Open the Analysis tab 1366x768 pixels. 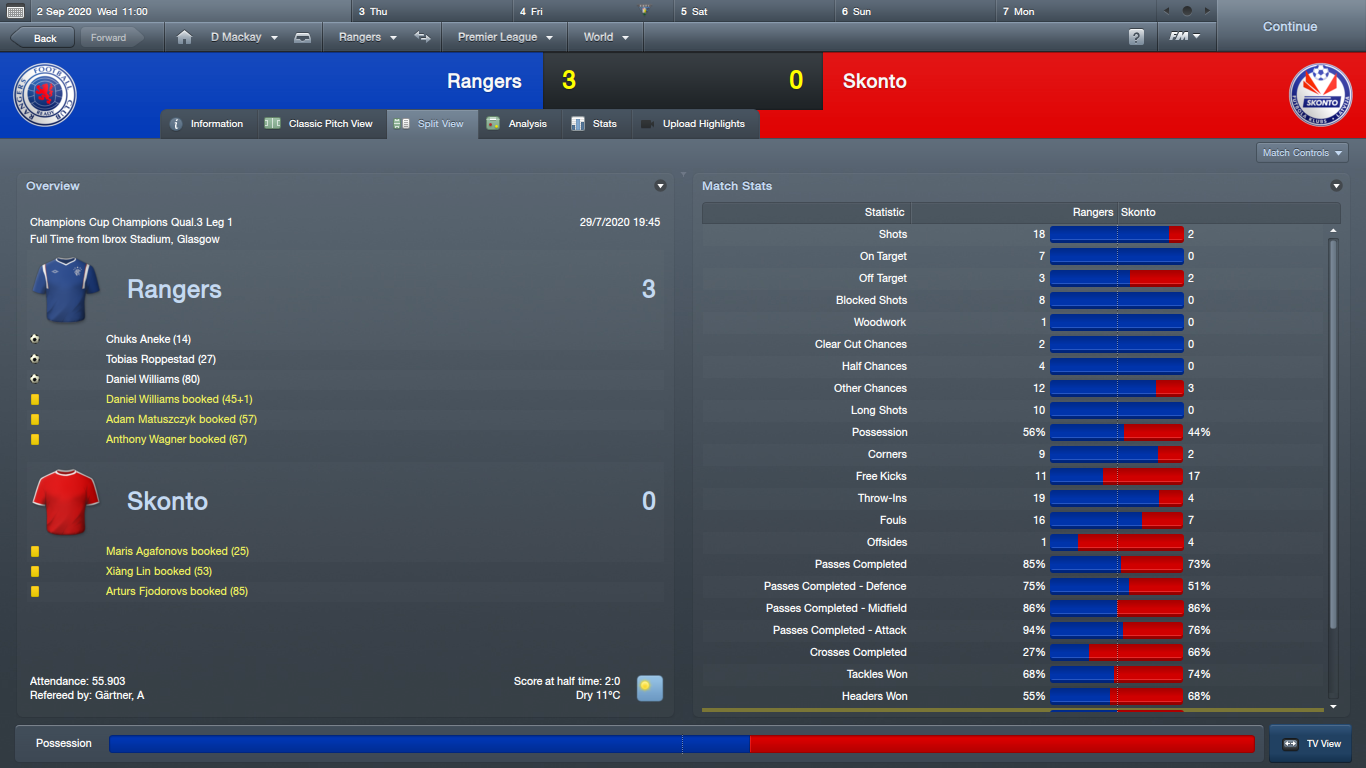tap(518, 124)
